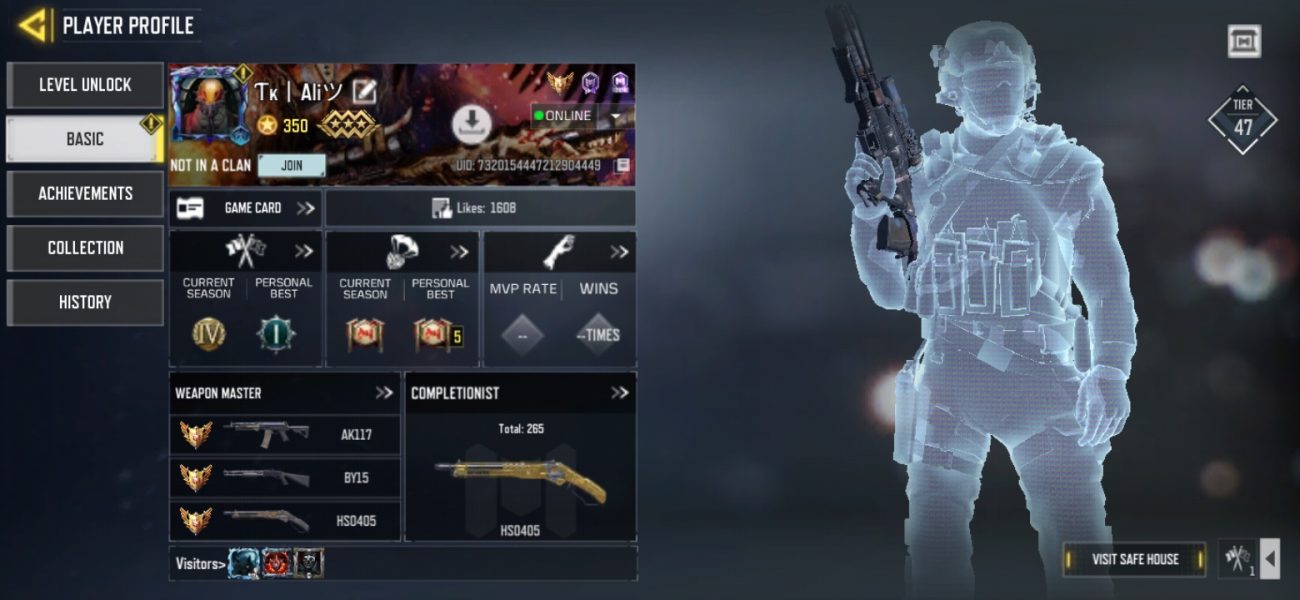This screenshot has height=600, width=1300.
Task: Copy the UID with the small icon
Action: (x=623, y=165)
